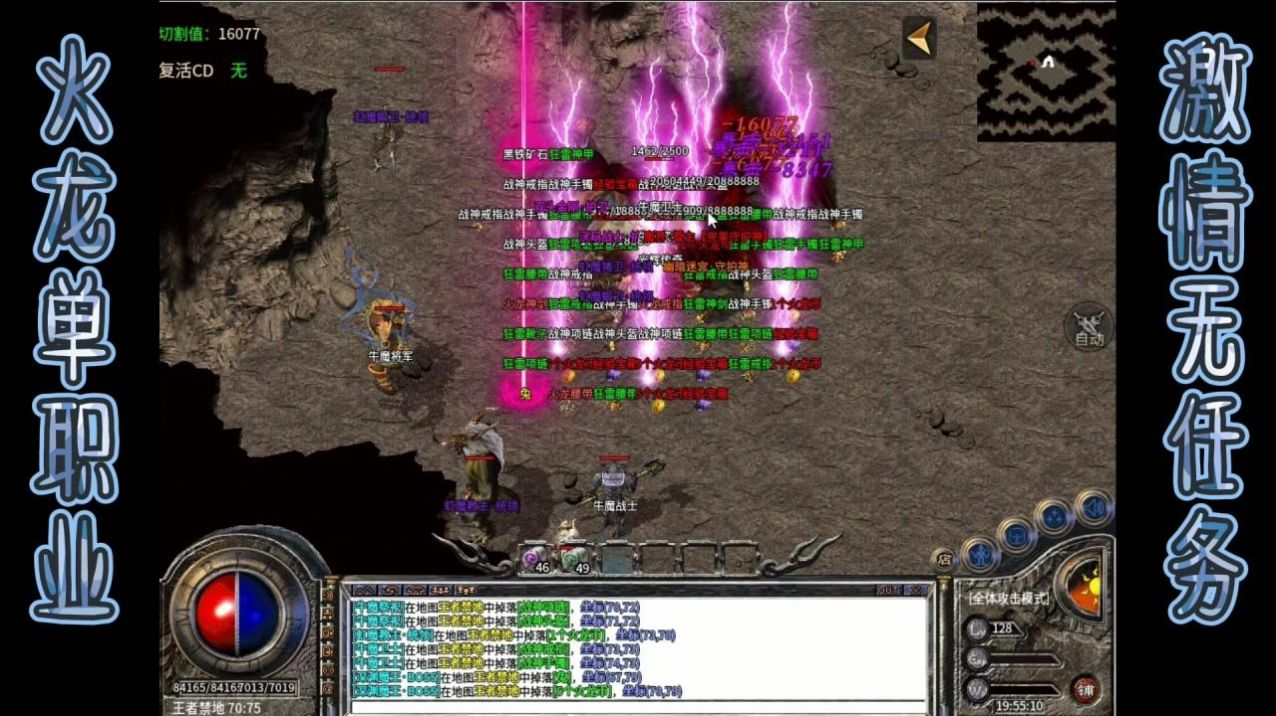
Task: Click the OUT button on the chat bar
Action: pos(888,590)
